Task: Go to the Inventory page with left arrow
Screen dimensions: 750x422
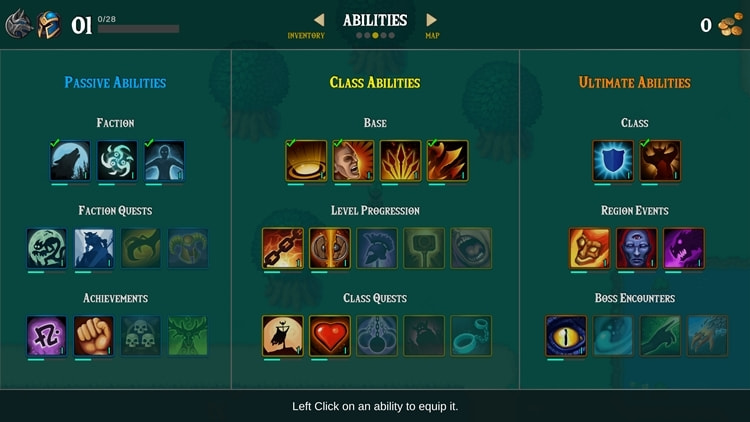Action: tap(319, 20)
